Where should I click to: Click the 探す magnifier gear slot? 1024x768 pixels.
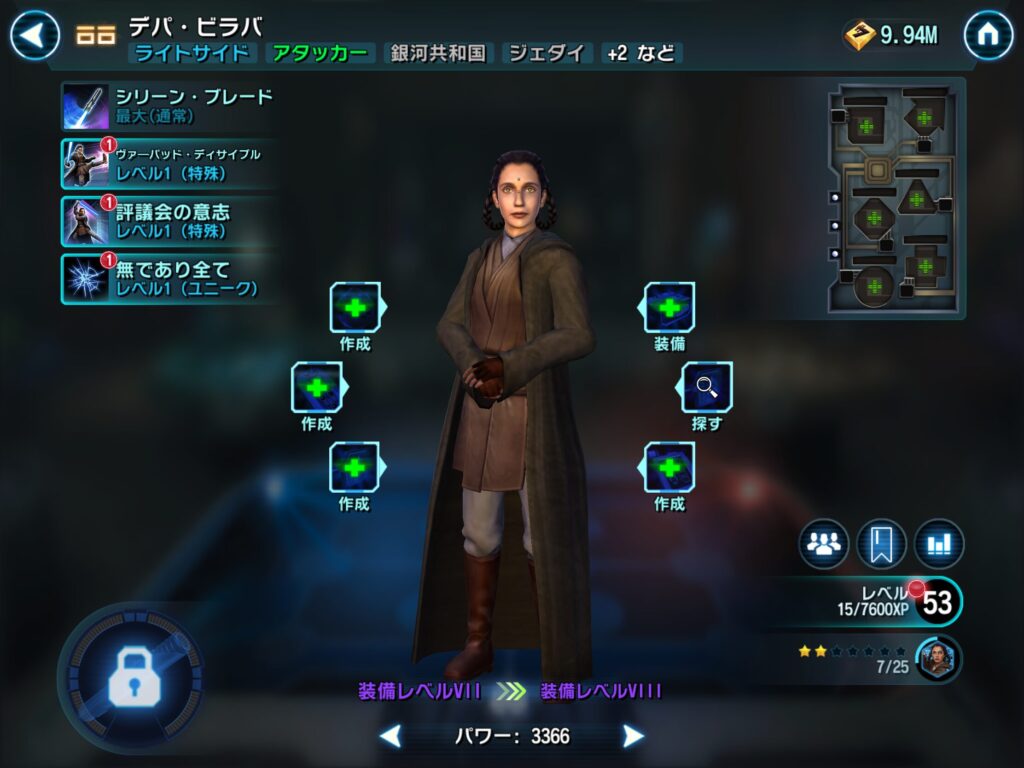707,387
